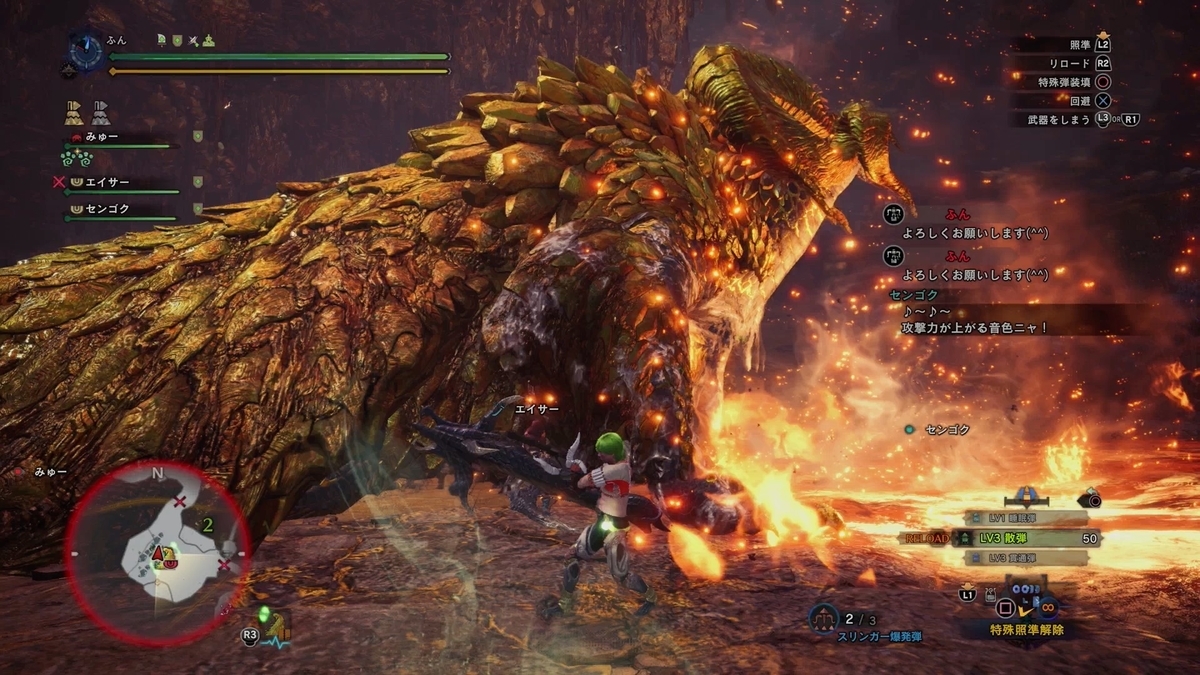1200x675 pixels.
Task: Click the attack-up sword status icon
Action: (193, 40)
